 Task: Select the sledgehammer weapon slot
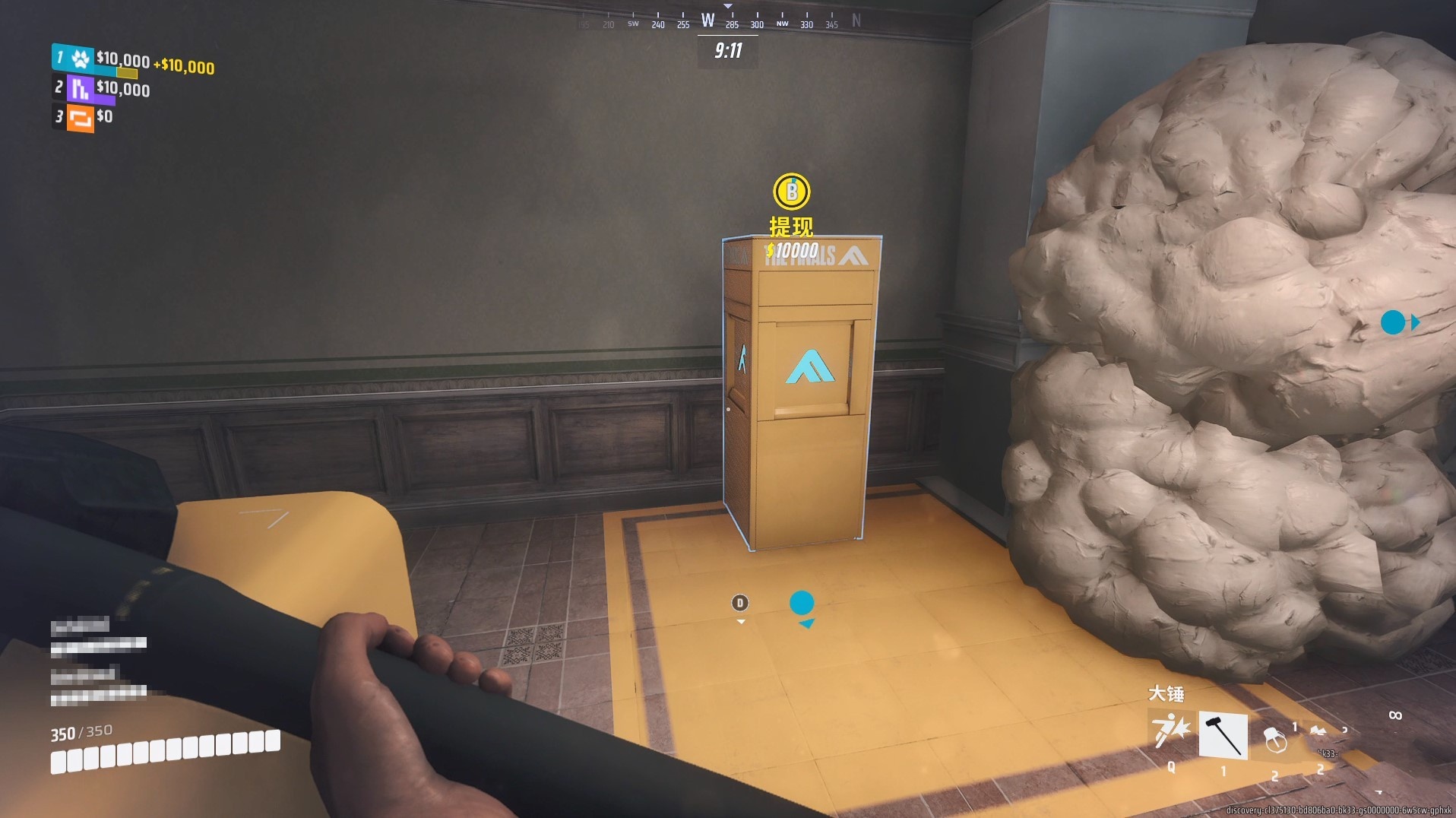[x=1223, y=735]
